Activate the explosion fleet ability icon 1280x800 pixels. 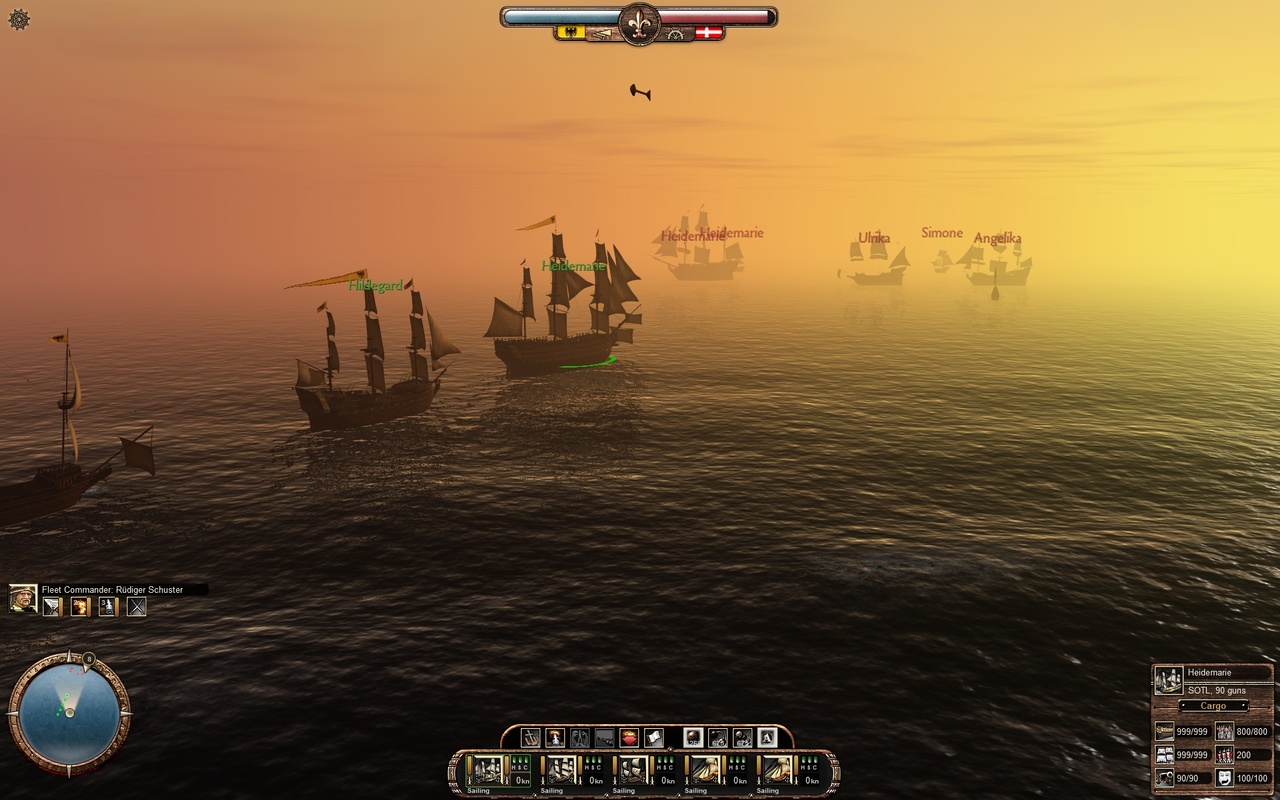pos(79,606)
